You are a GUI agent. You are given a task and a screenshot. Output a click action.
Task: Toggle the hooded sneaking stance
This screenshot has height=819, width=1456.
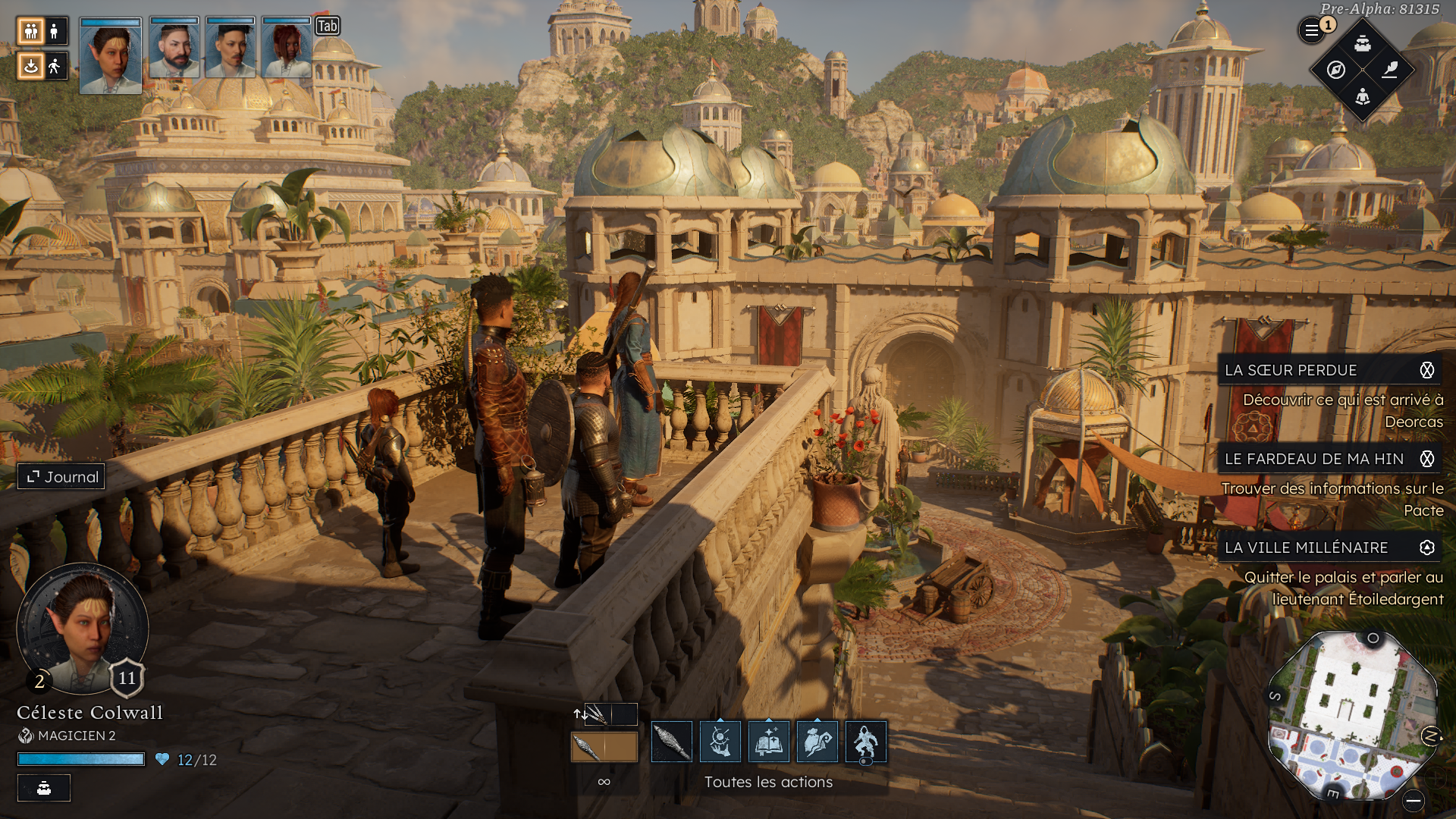click(x=865, y=742)
